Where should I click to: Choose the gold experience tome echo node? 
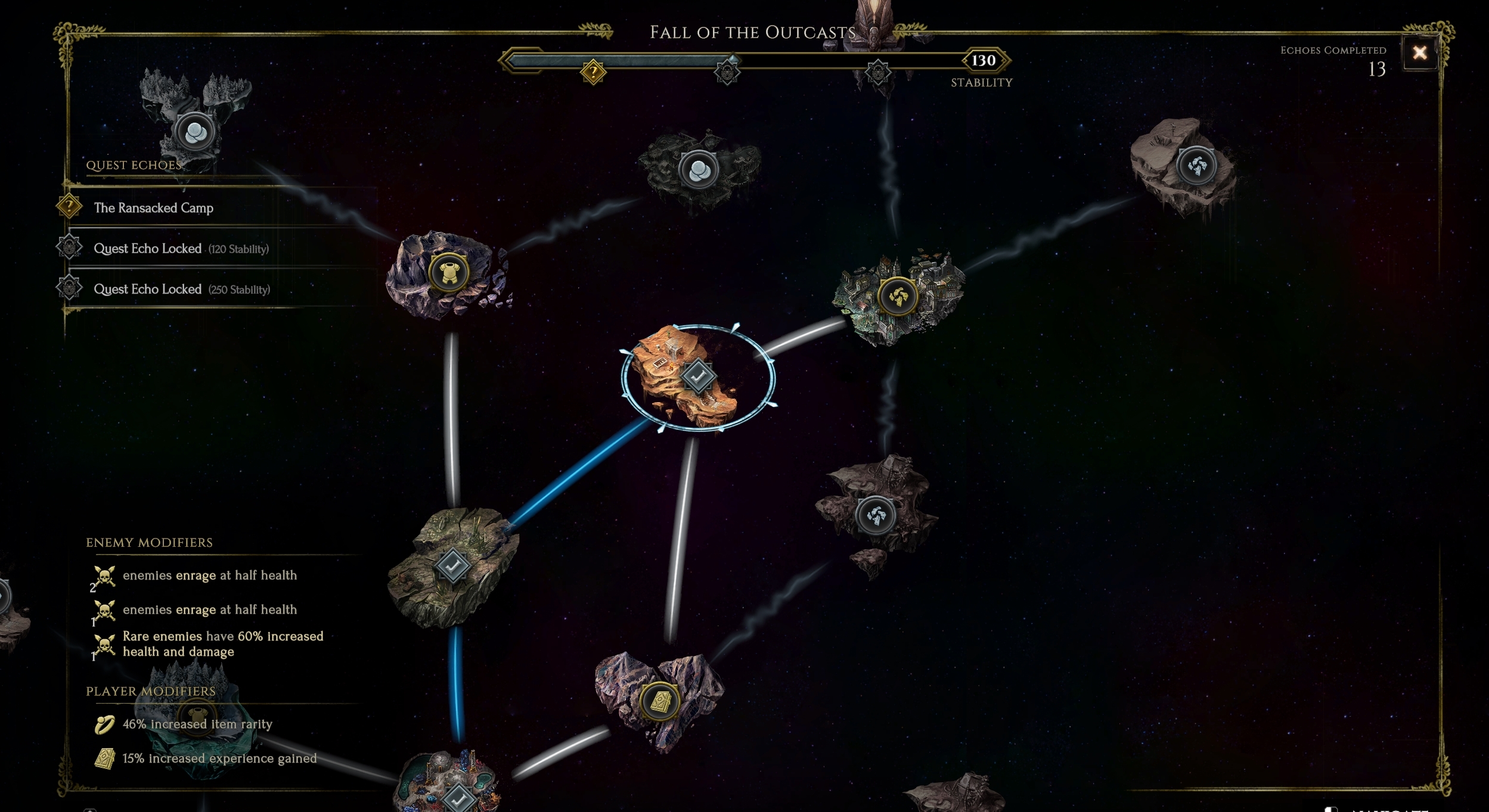click(660, 701)
